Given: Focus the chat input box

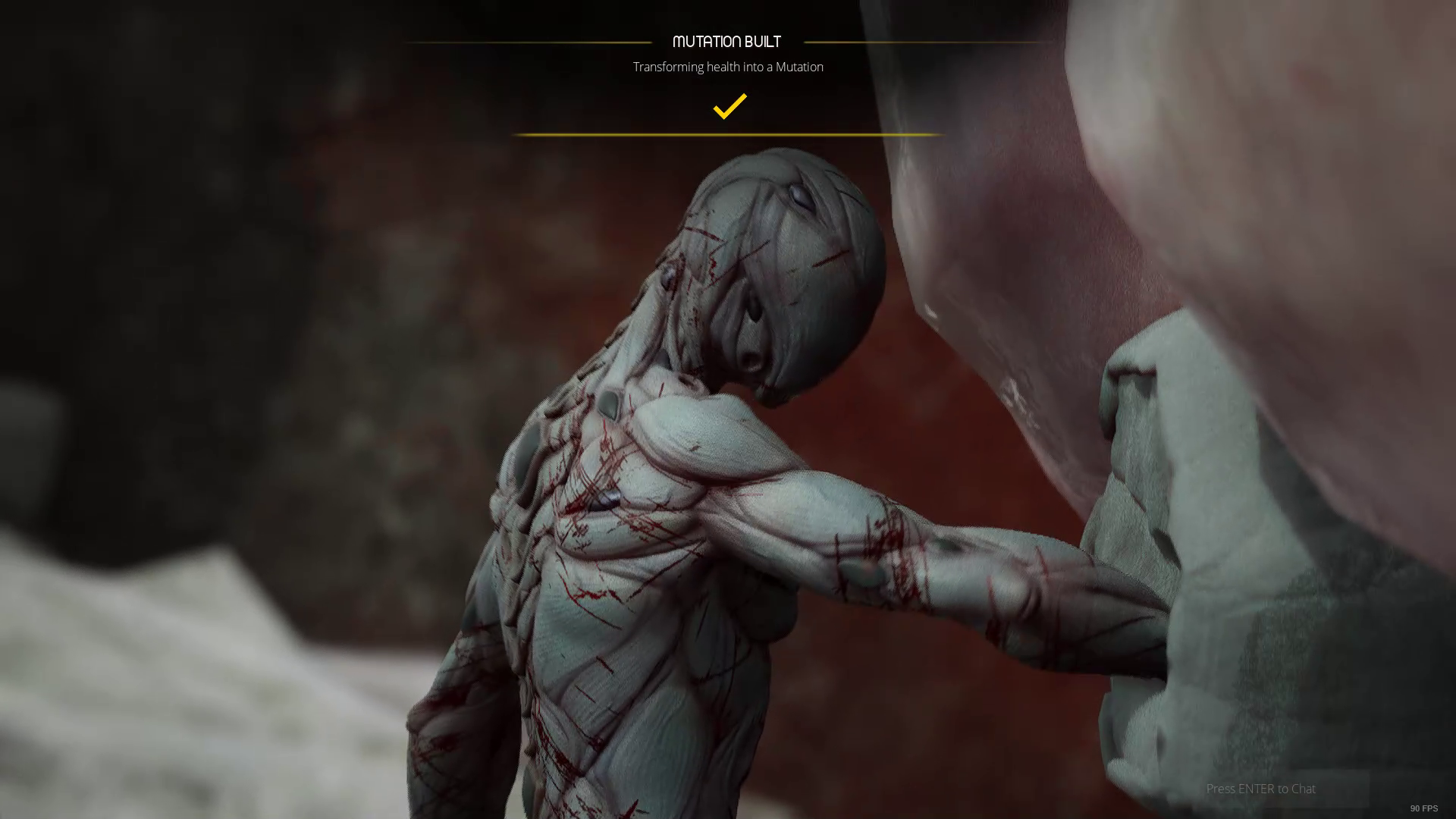Looking at the screenshot, I should coord(1282,789).
